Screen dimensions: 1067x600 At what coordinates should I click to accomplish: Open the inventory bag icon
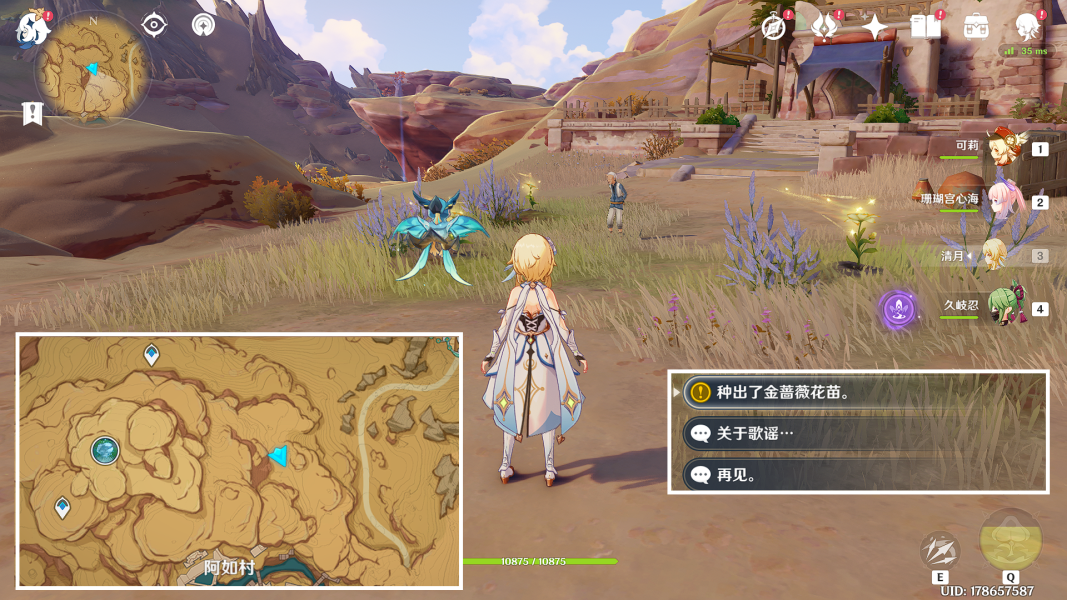pos(976,27)
